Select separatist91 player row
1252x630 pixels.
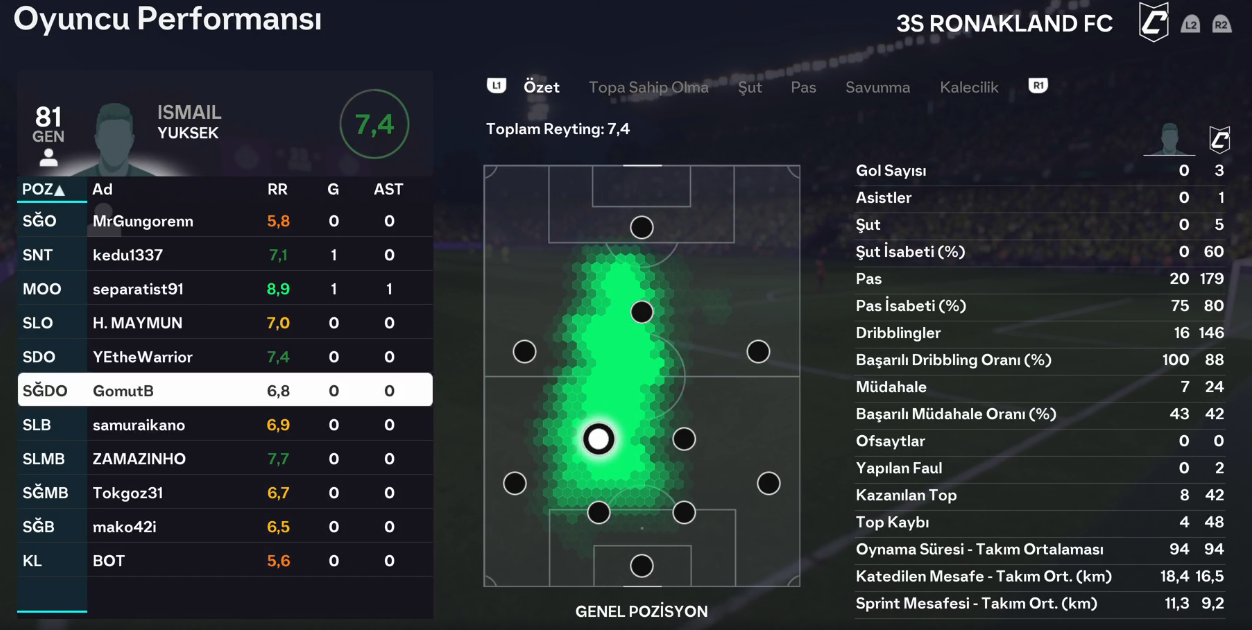[225, 289]
